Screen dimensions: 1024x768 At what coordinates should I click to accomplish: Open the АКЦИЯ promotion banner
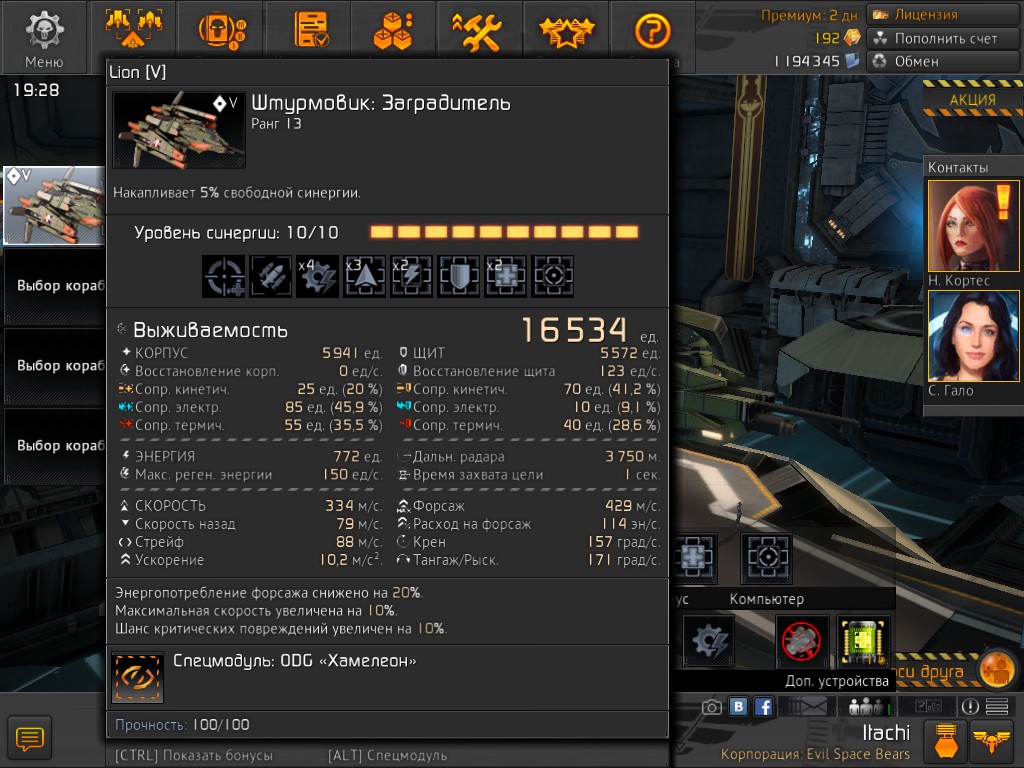pyautogui.click(x=973, y=100)
